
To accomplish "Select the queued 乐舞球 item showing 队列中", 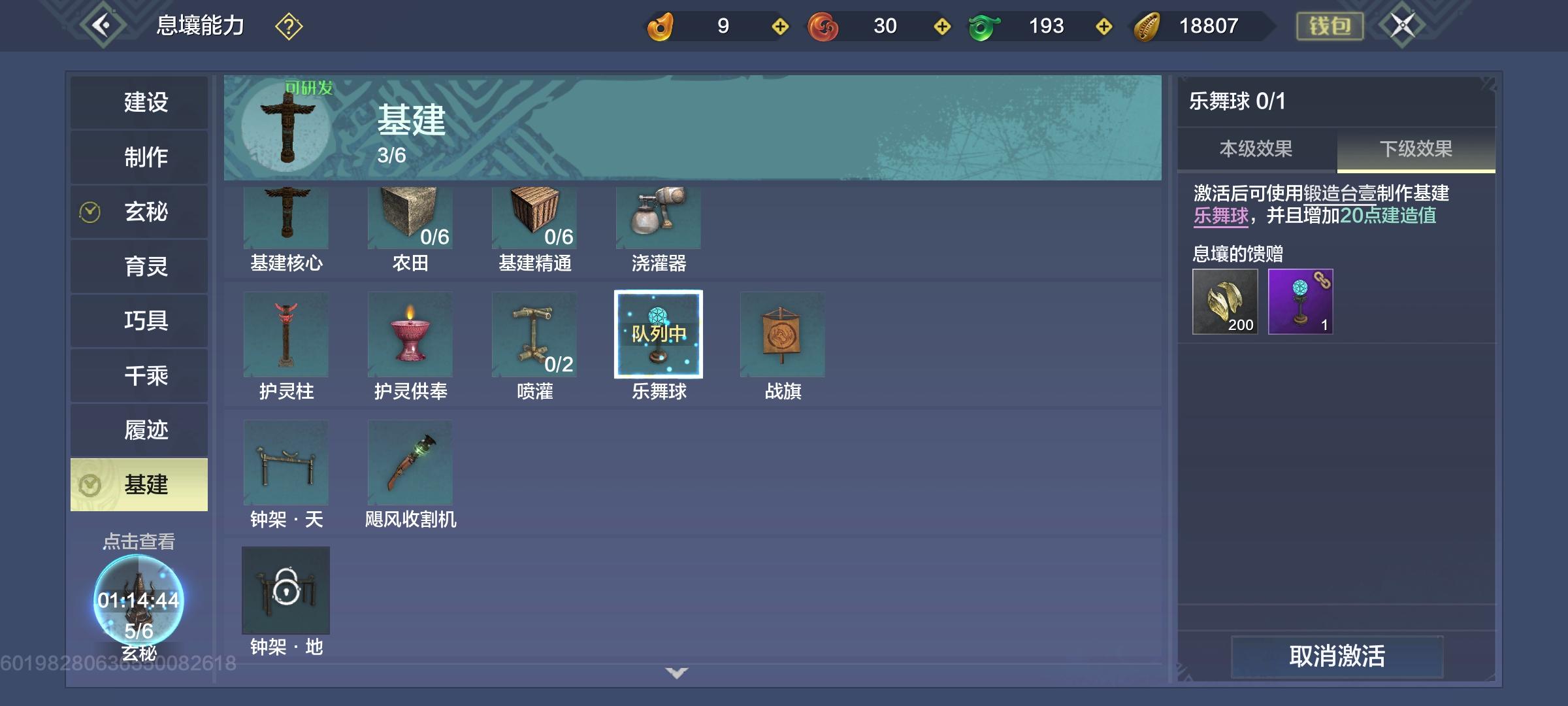I will (x=657, y=335).
